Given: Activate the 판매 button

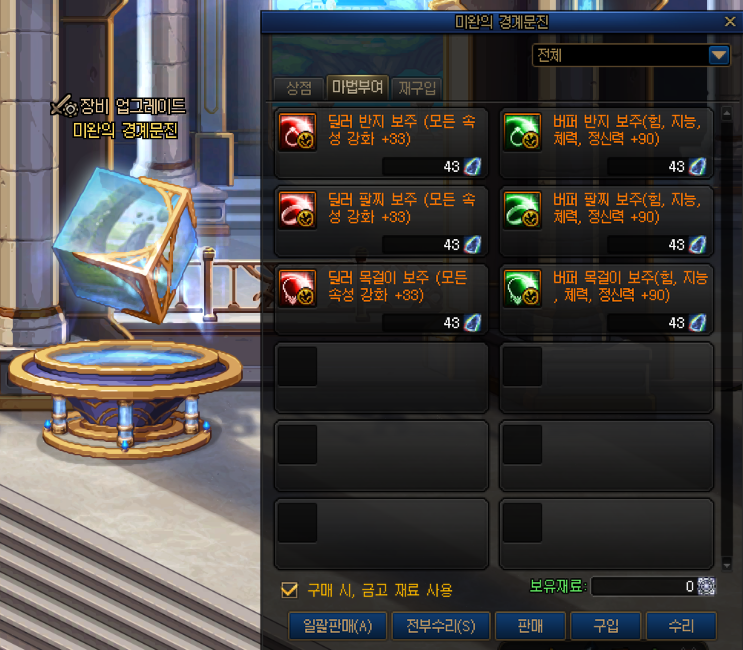Looking at the screenshot, I should click(529, 626).
